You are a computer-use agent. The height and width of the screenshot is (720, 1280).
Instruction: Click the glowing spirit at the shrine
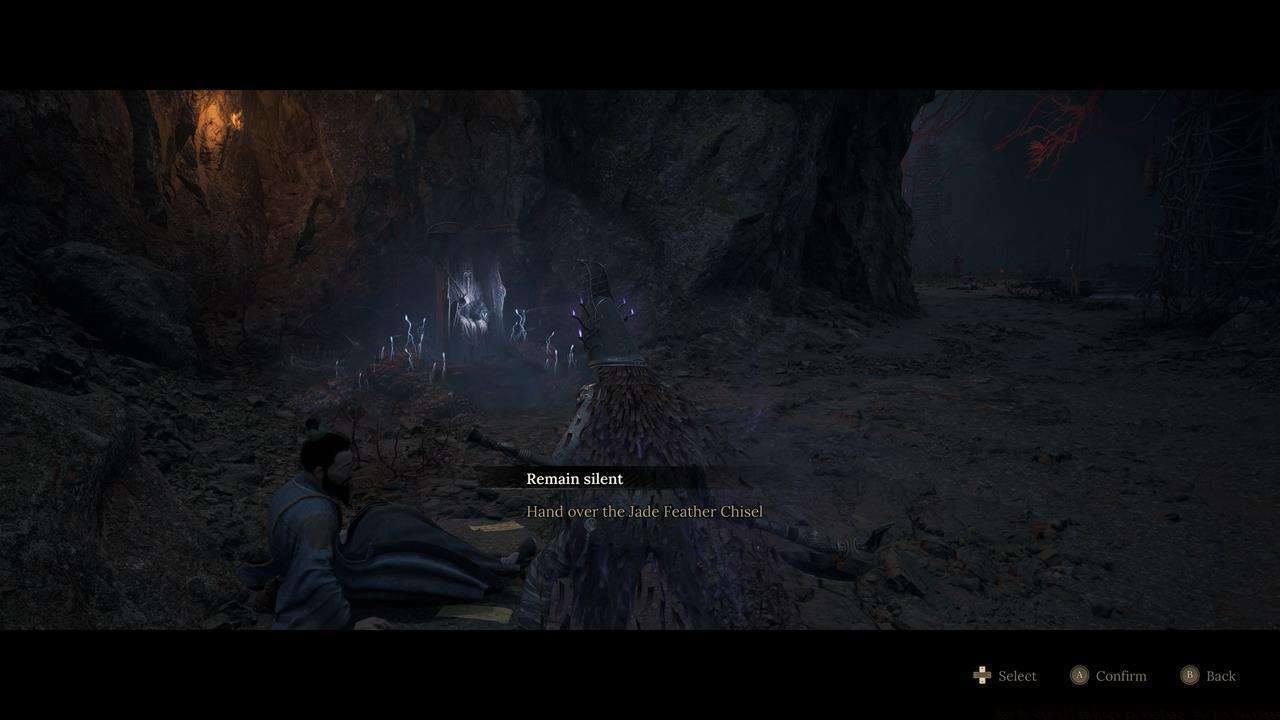coord(470,300)
